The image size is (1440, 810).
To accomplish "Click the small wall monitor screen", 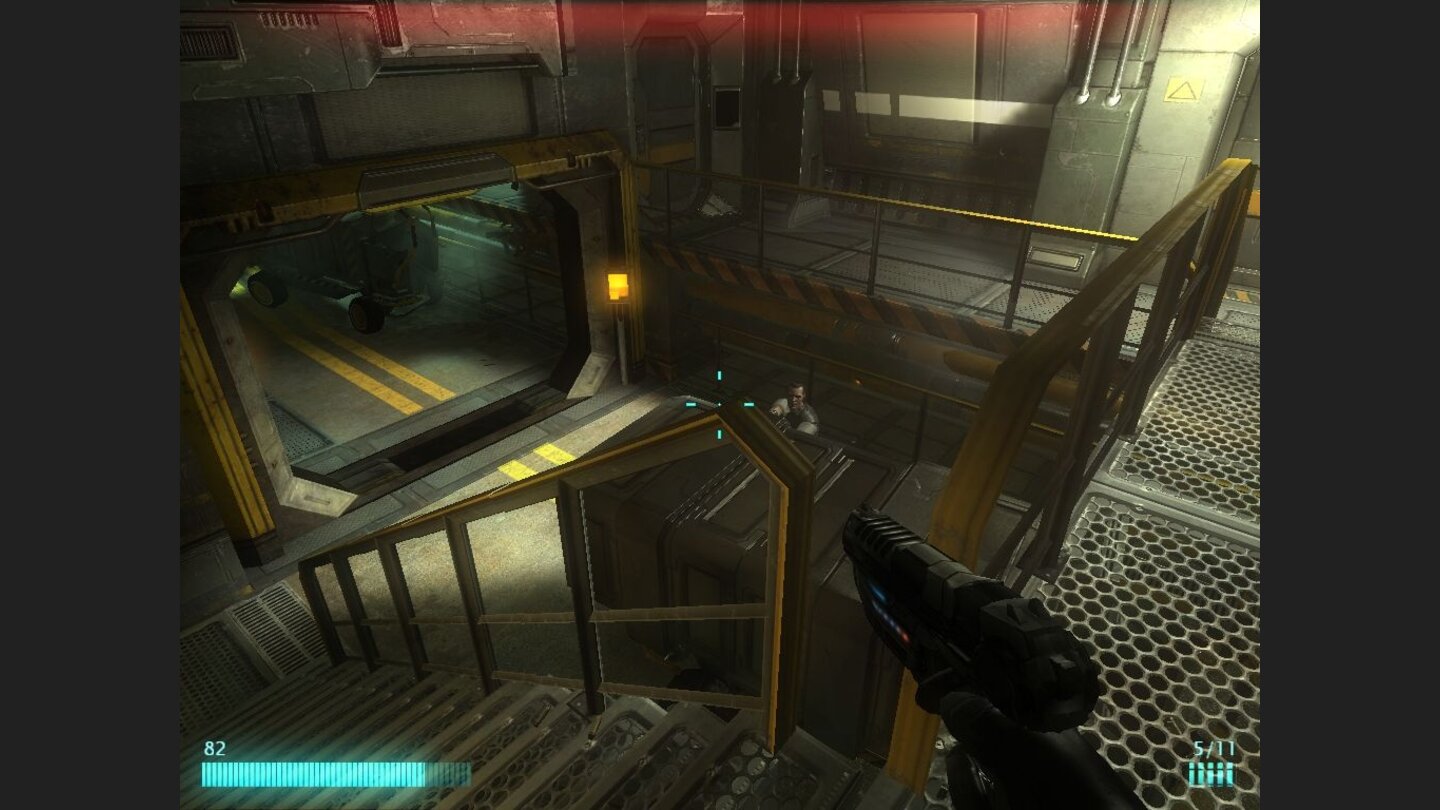I will [727, 106].
